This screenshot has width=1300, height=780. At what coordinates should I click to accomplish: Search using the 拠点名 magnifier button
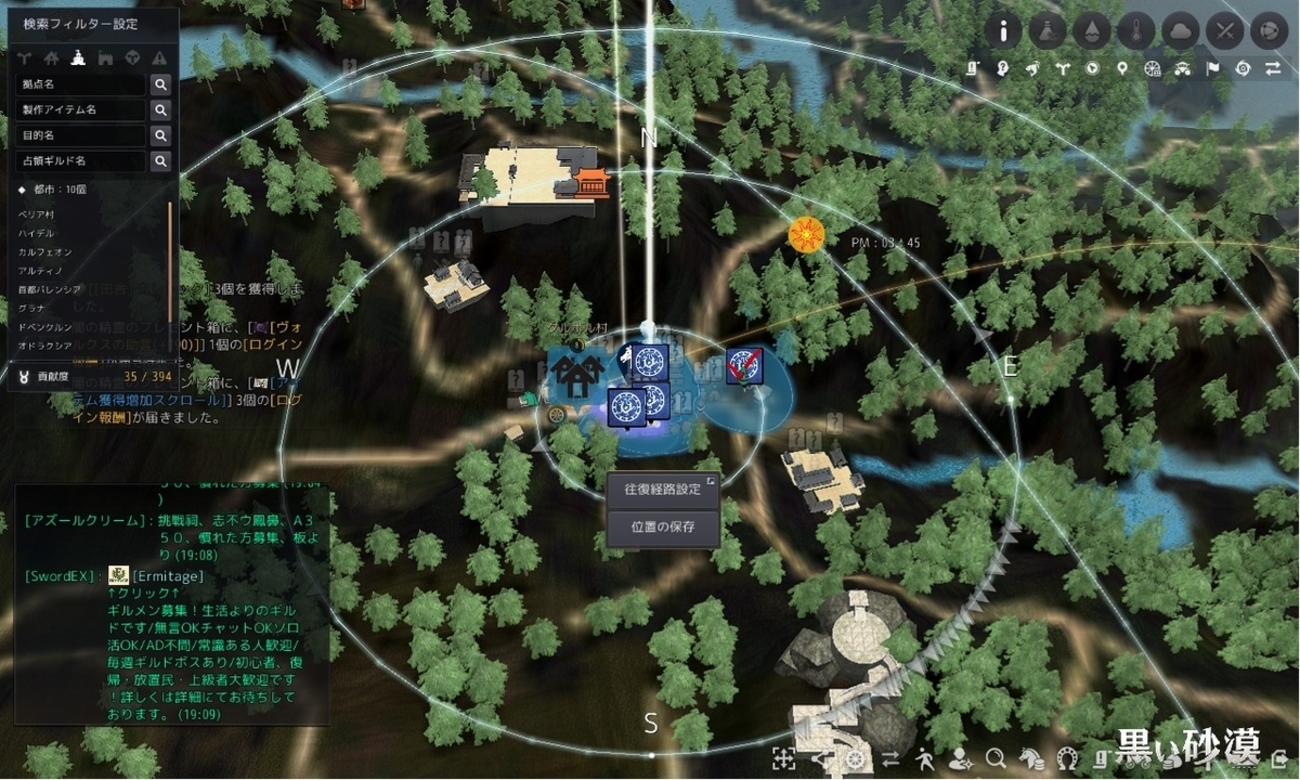click(x=160, y=85)
